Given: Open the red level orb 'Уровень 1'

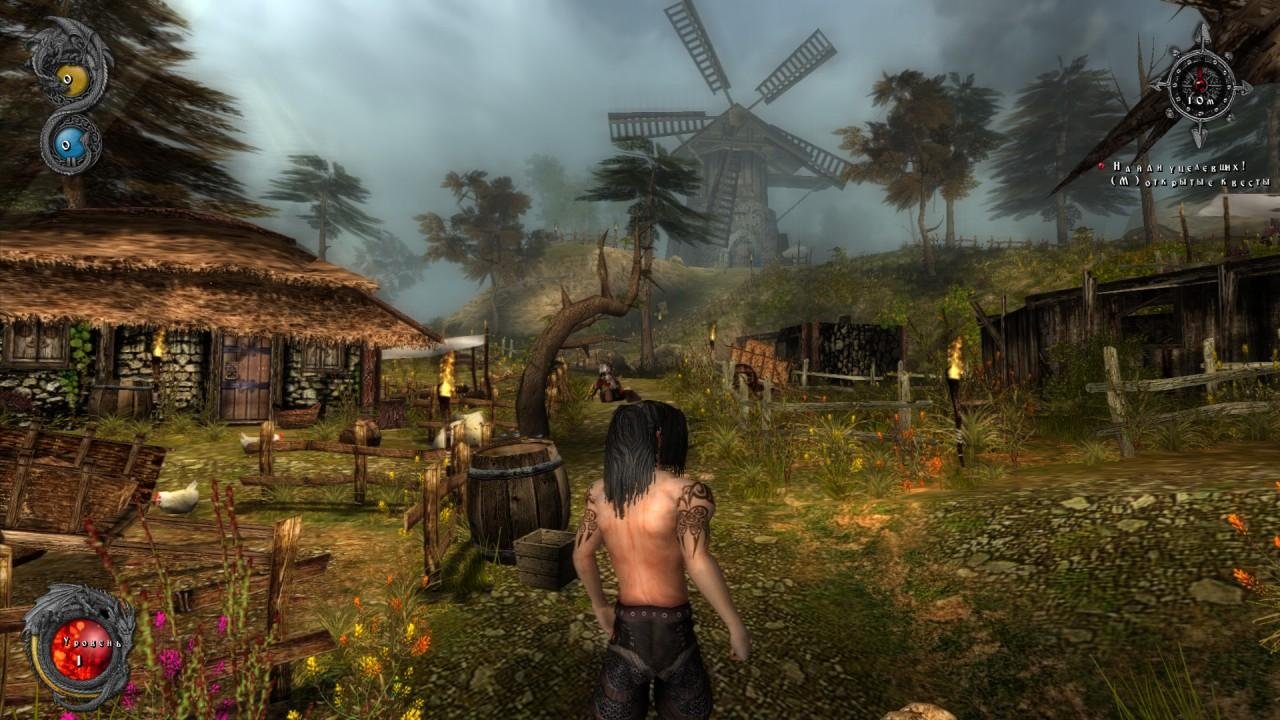Looking at the screenshot, I should click(81, 645).
